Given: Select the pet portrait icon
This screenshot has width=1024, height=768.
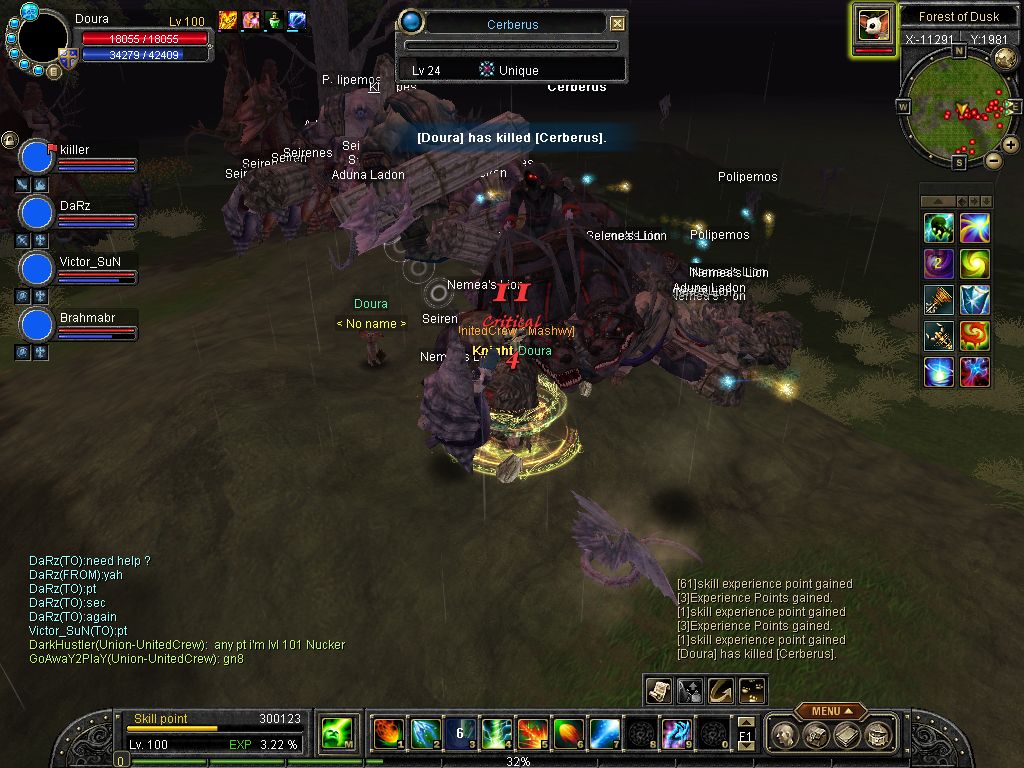Looking at the screenshot, I should coord(873,27).
